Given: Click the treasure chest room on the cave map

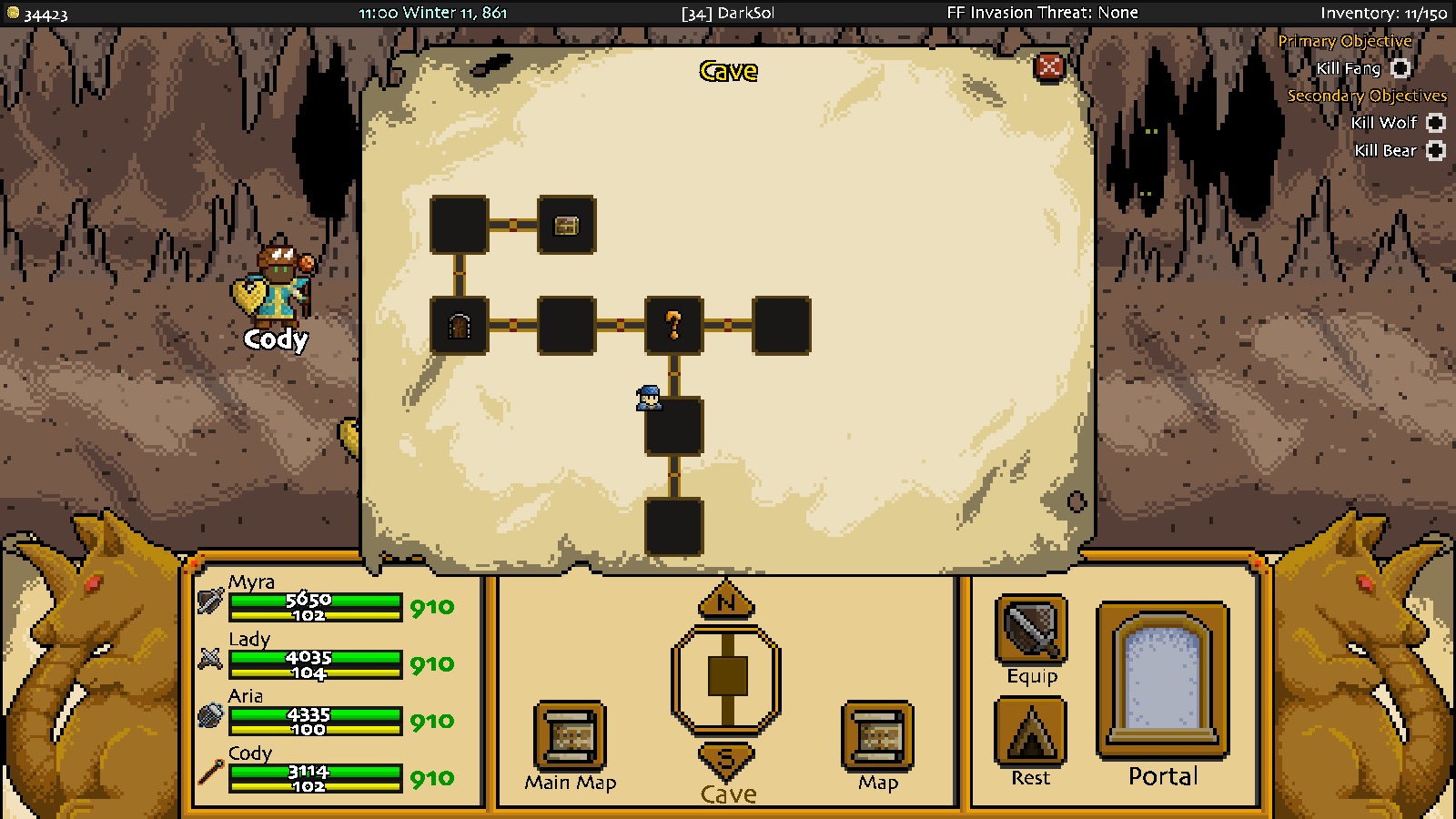Looking at the screenshot, I should point(566,225).
